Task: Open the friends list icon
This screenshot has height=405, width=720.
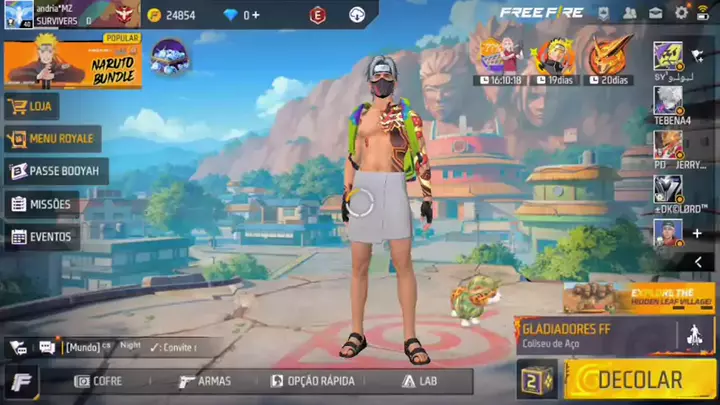Action: (x=629, y=13)
